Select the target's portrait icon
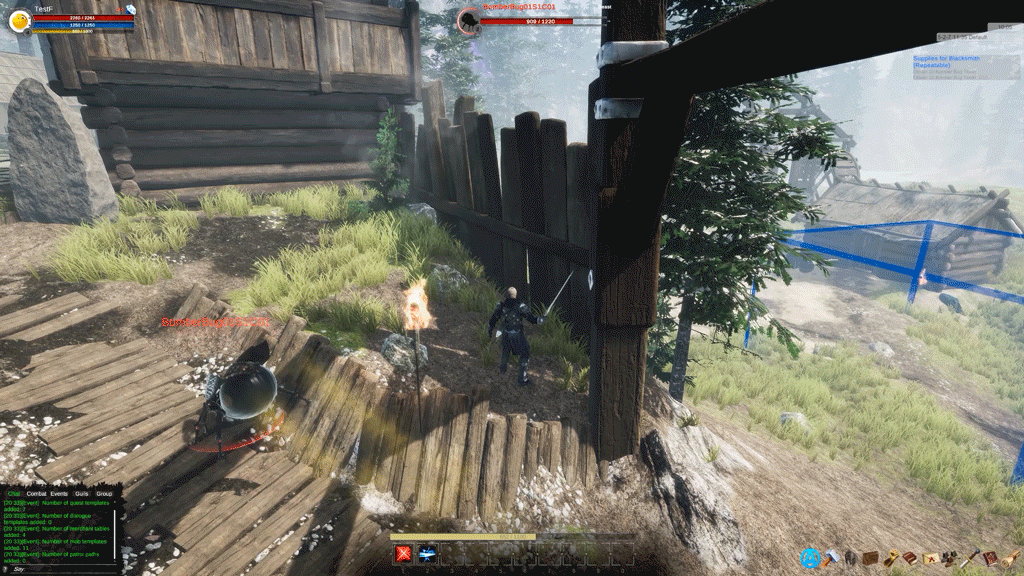Screen dimensions: 1024x576 [469, 20]
